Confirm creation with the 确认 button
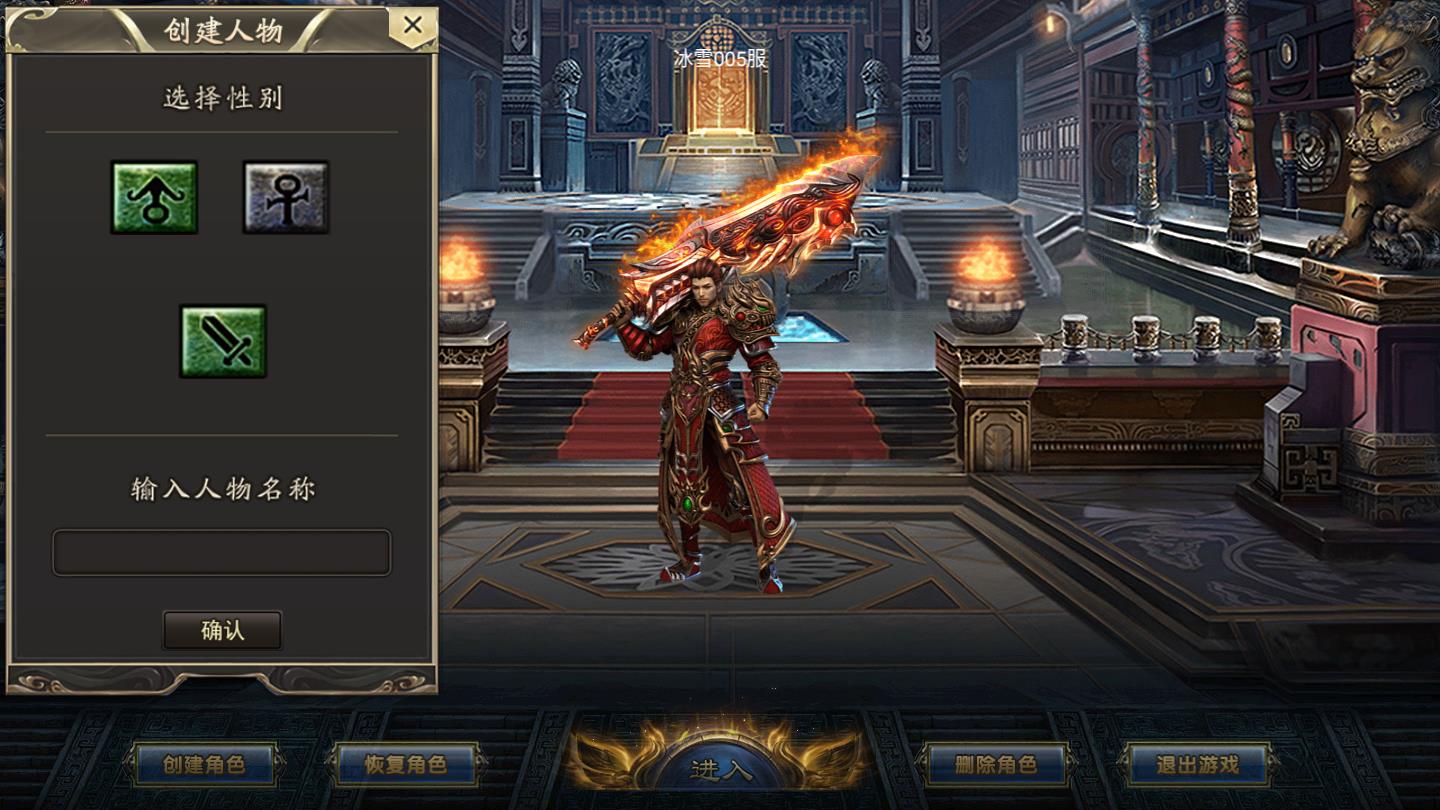Screen dimensions: 1440x810 (222, 631)
